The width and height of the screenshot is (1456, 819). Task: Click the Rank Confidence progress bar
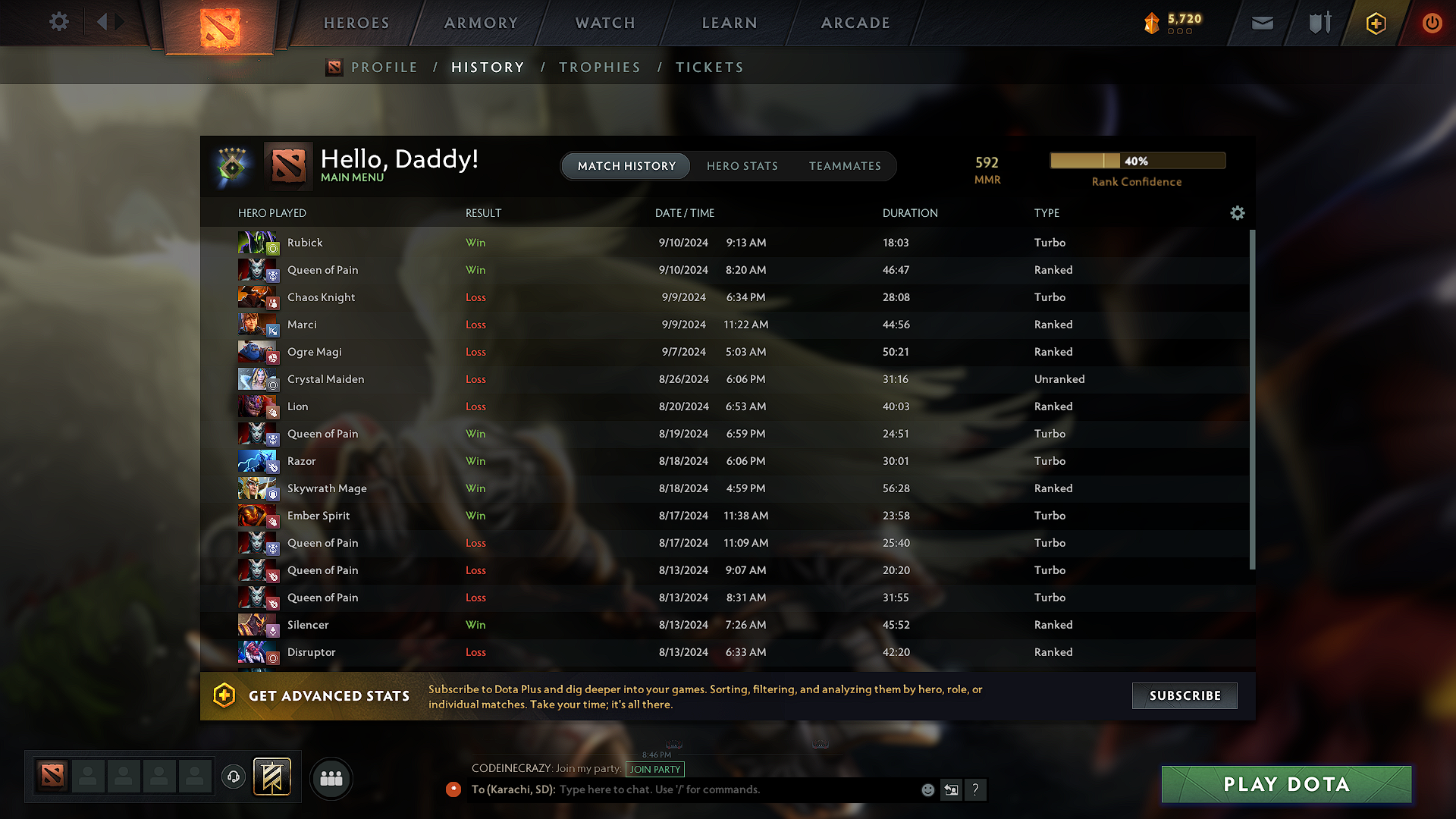[x=1137, y=161]
